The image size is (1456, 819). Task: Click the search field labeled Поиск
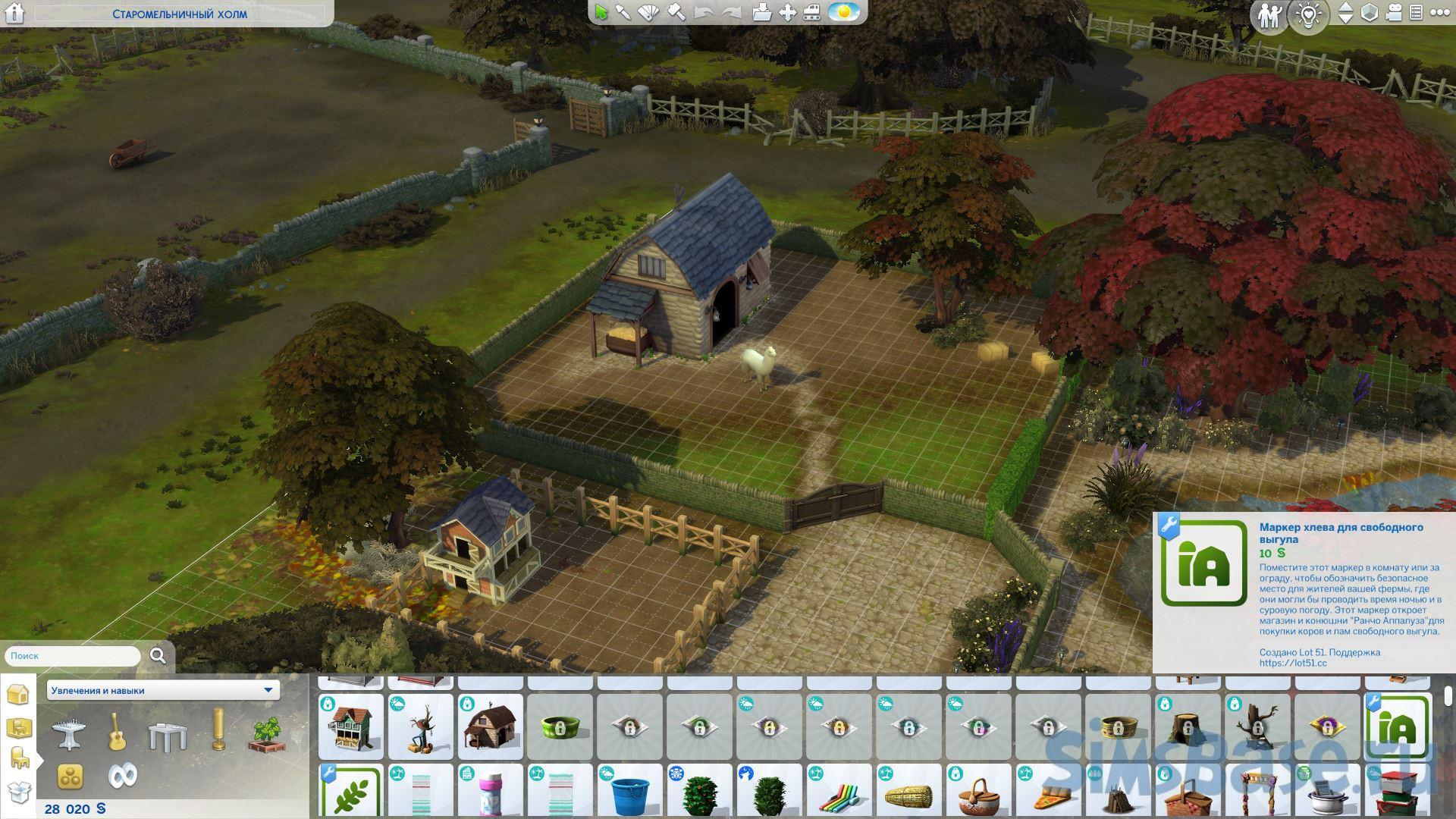(x=73, y=656)
